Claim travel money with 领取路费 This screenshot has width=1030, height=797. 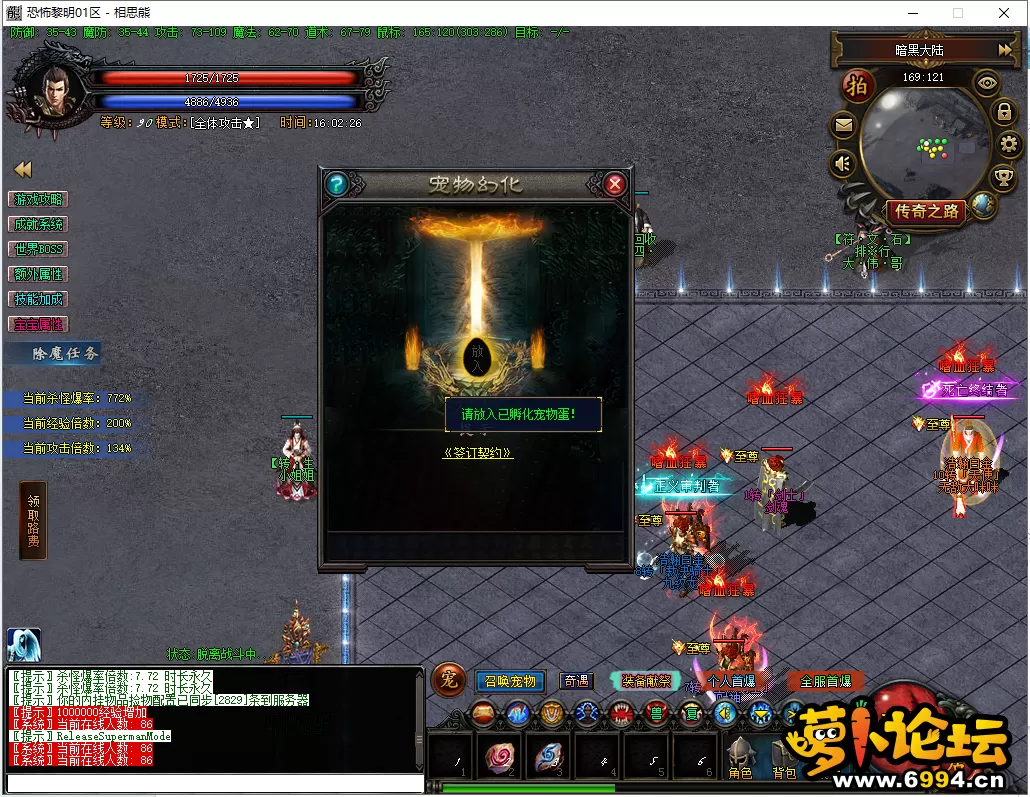coord(33,520)
